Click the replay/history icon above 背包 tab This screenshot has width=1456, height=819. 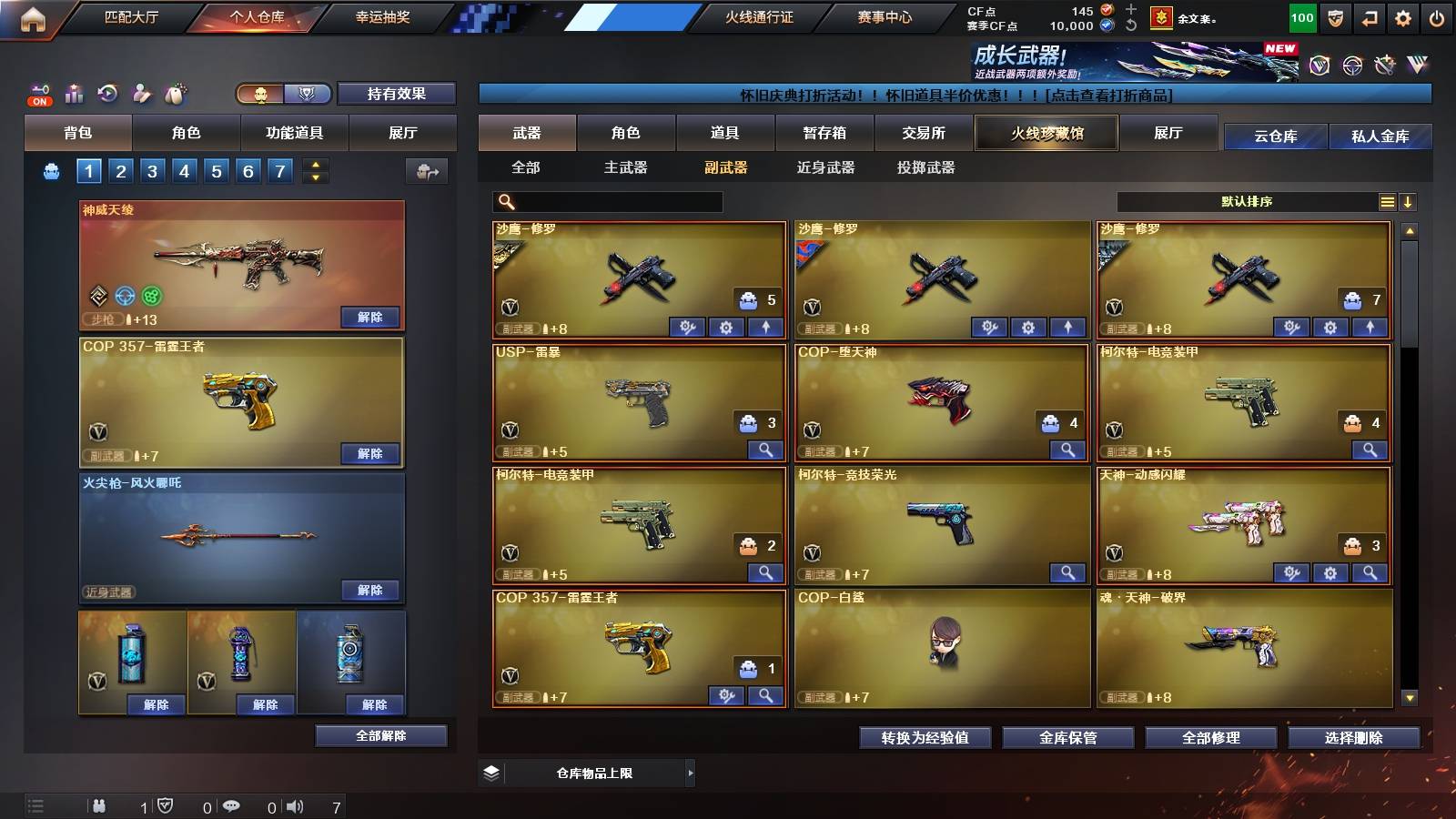click(106, 94)
